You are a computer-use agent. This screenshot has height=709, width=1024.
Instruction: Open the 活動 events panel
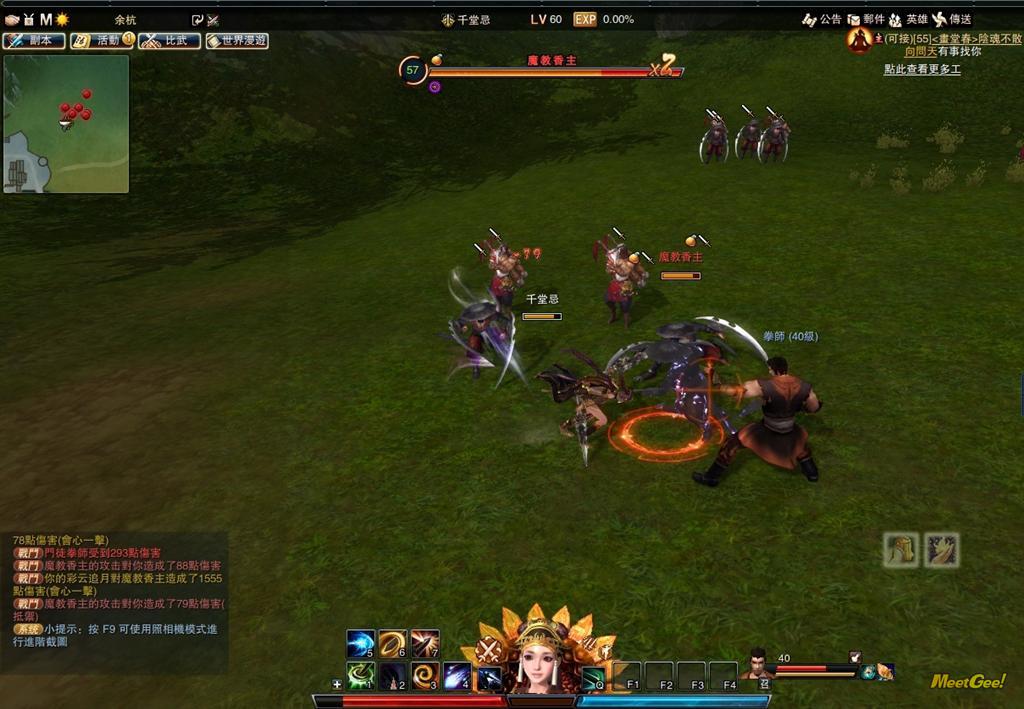coord(101,41)
